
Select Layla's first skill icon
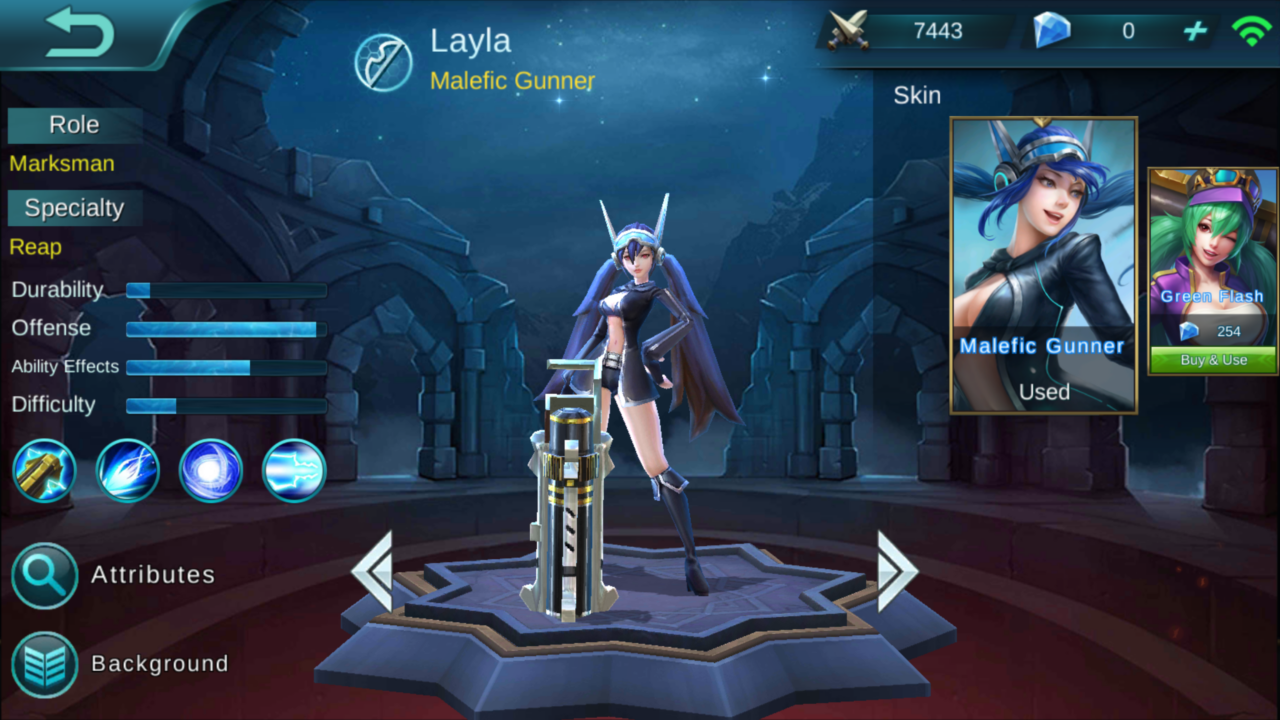[44, 471]
